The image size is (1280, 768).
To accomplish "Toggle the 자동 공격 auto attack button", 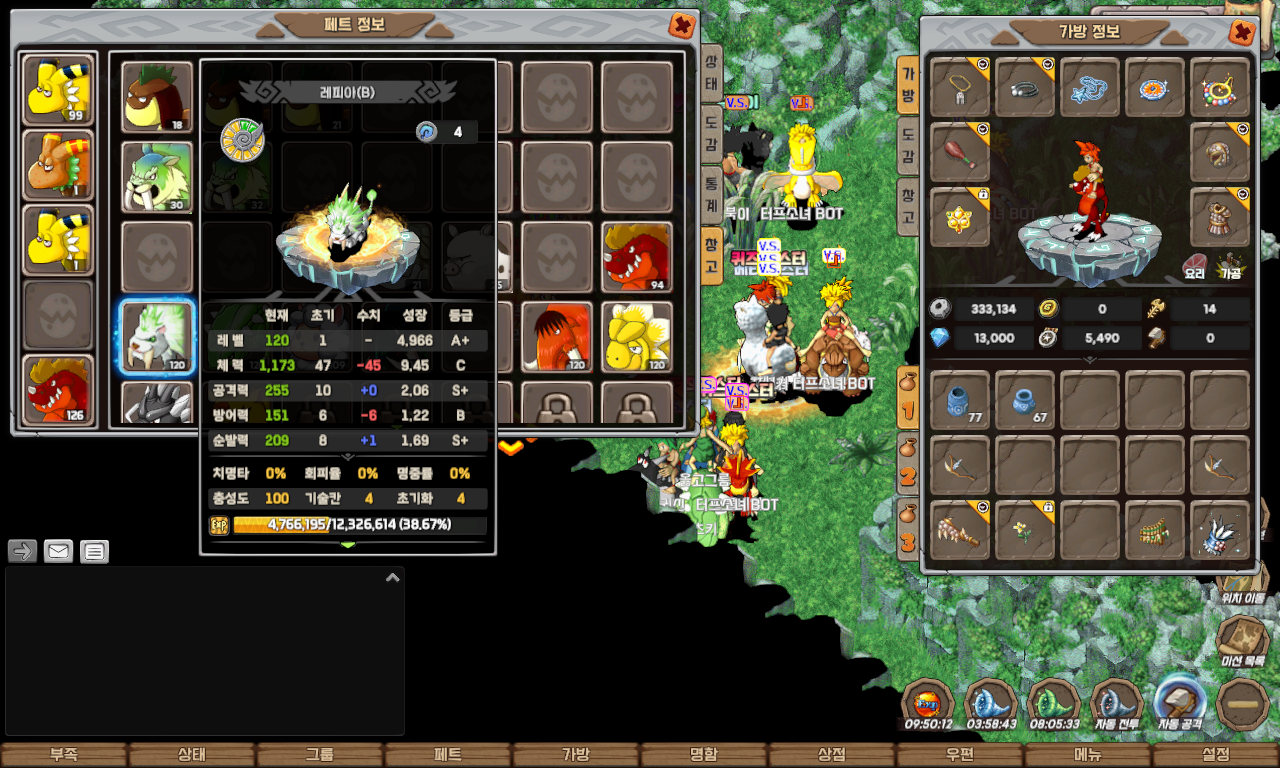I will tap(1180, 705).
